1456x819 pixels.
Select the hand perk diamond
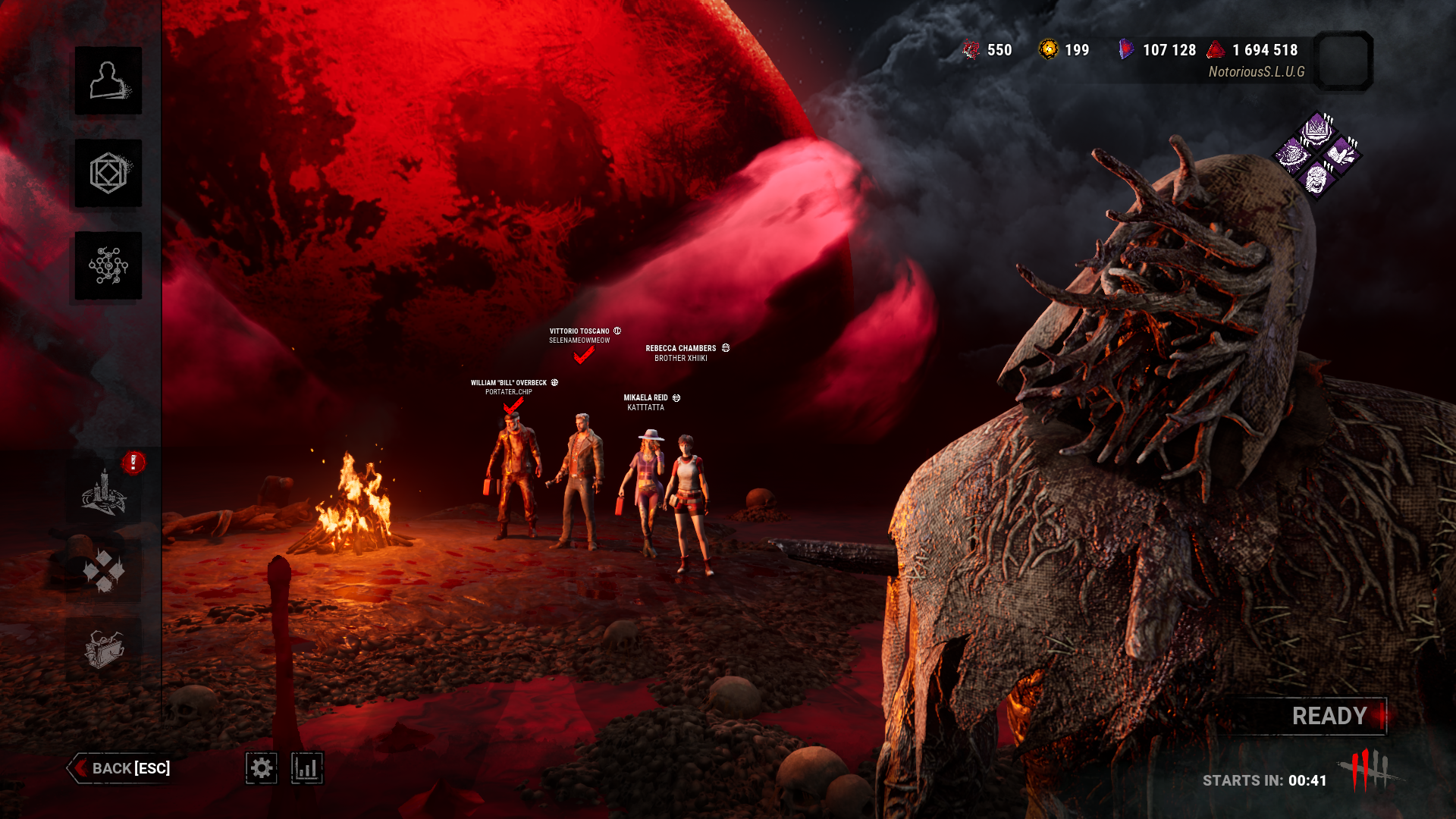(x=1341, y=155)
